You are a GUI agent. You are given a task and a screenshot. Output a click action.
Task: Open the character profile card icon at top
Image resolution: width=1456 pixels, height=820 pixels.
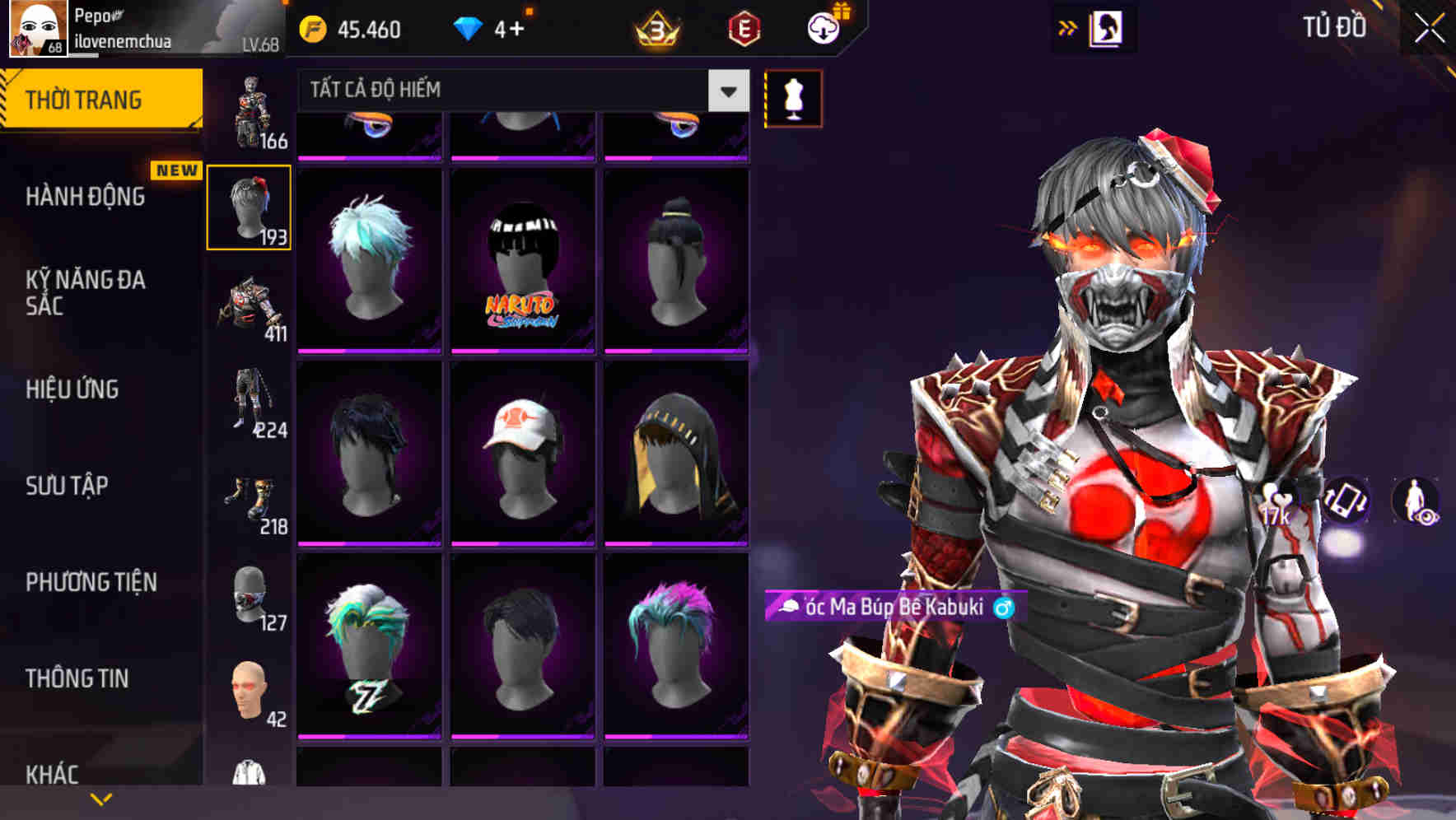[1108, 27]
